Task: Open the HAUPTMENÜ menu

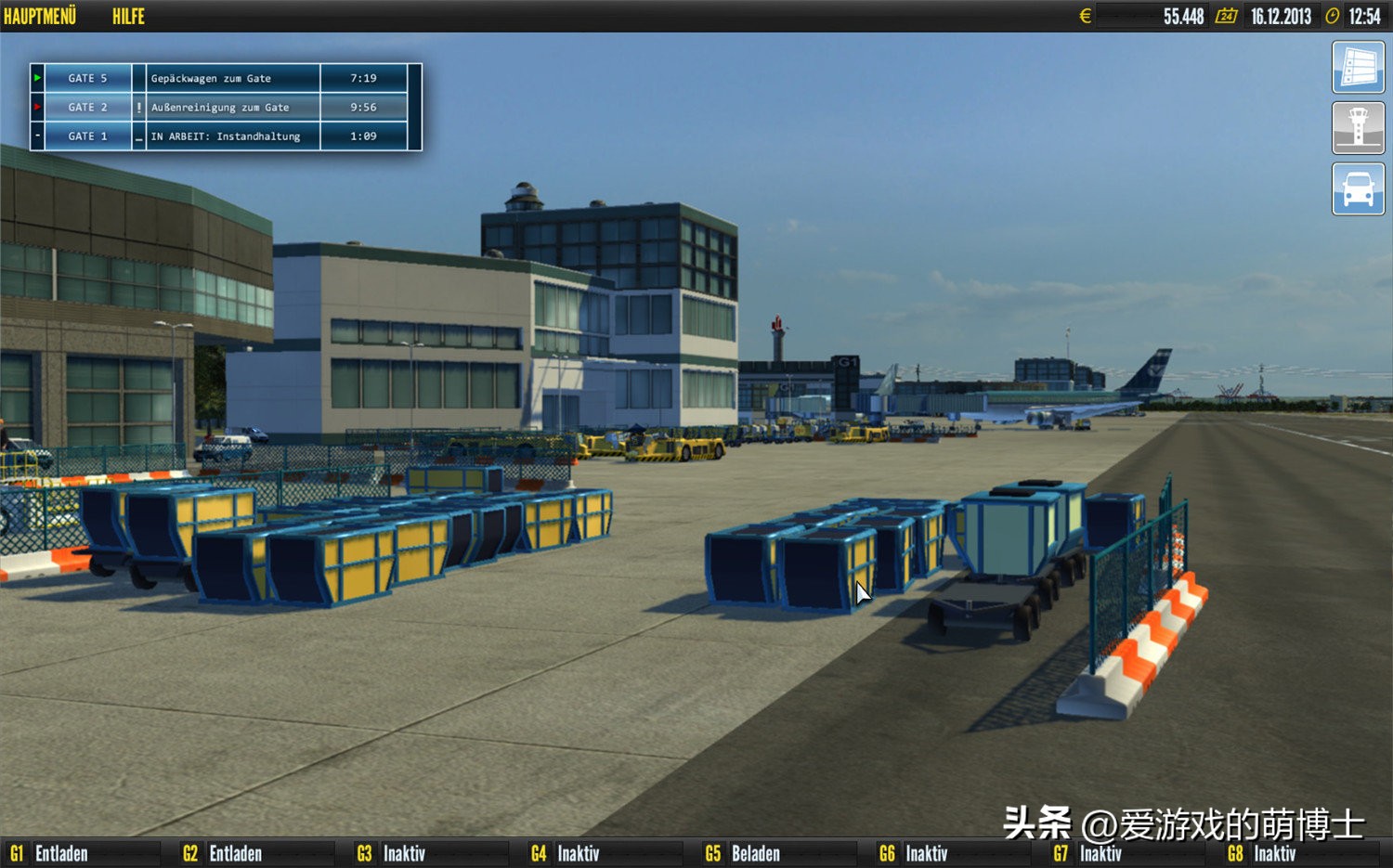Action: pos(39,16)
